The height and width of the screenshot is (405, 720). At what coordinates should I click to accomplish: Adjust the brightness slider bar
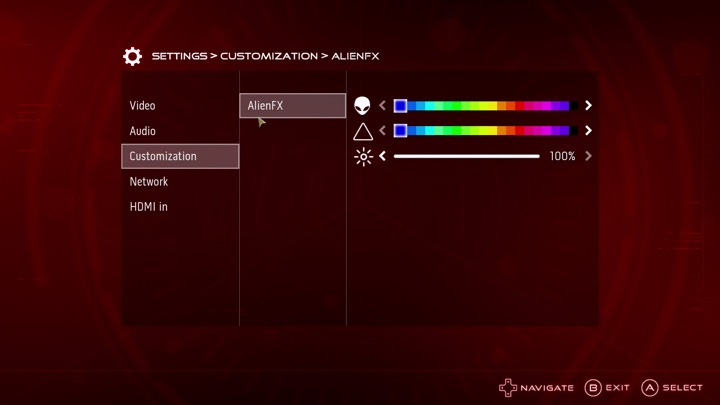[466, 156]
